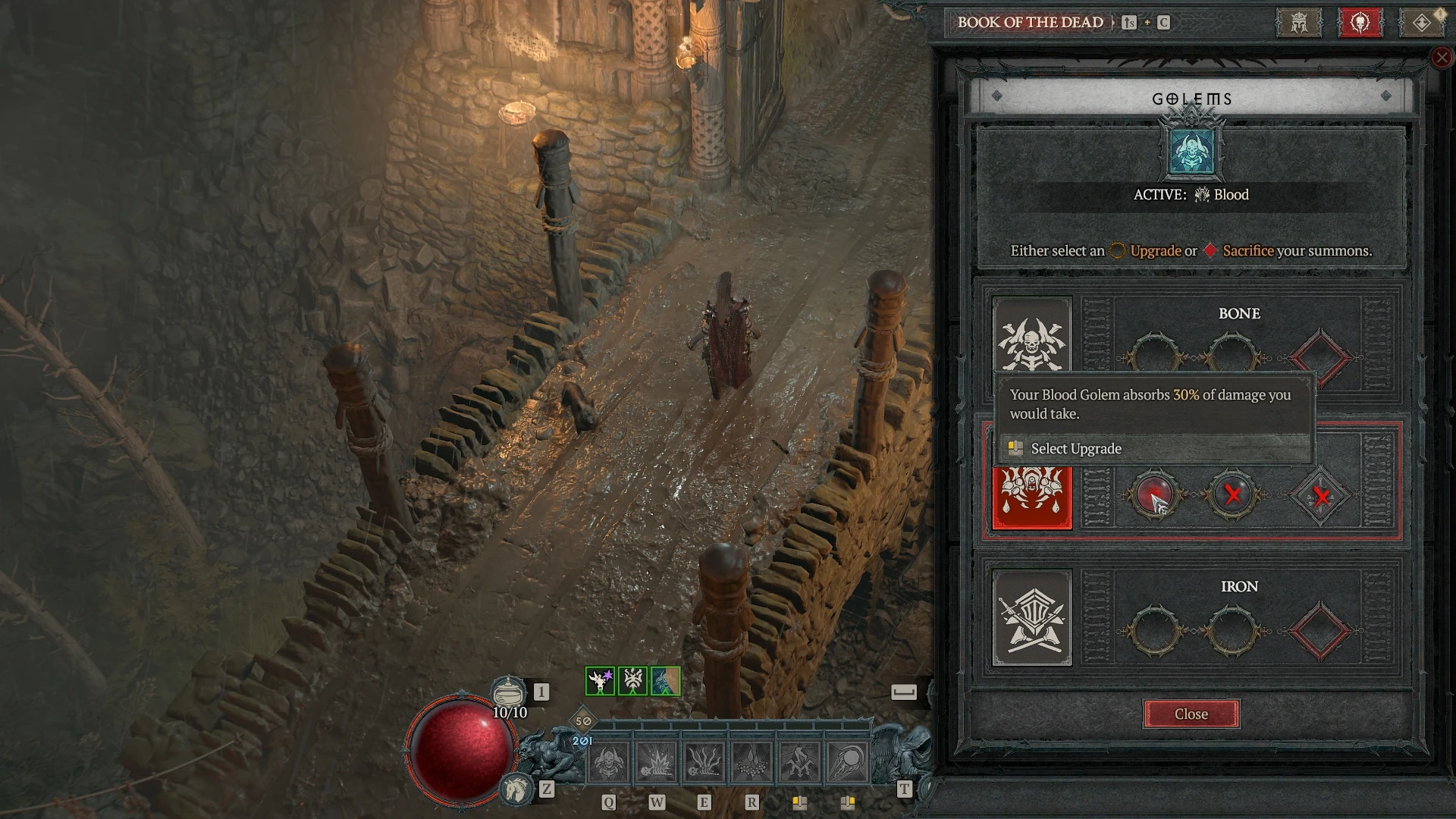Select the Iron golem portrait
This screenshot has width=1456, height=819.
1032,617
